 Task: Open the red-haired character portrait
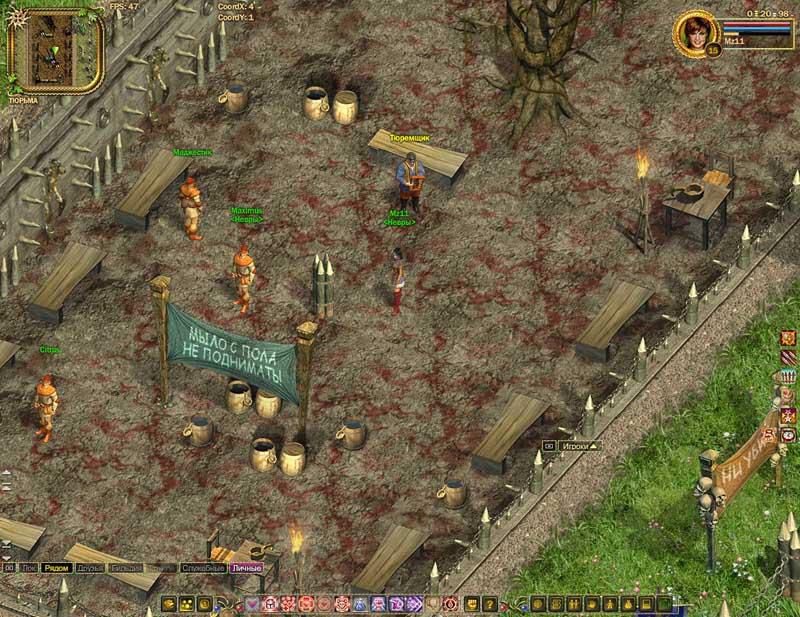[693, 32]
